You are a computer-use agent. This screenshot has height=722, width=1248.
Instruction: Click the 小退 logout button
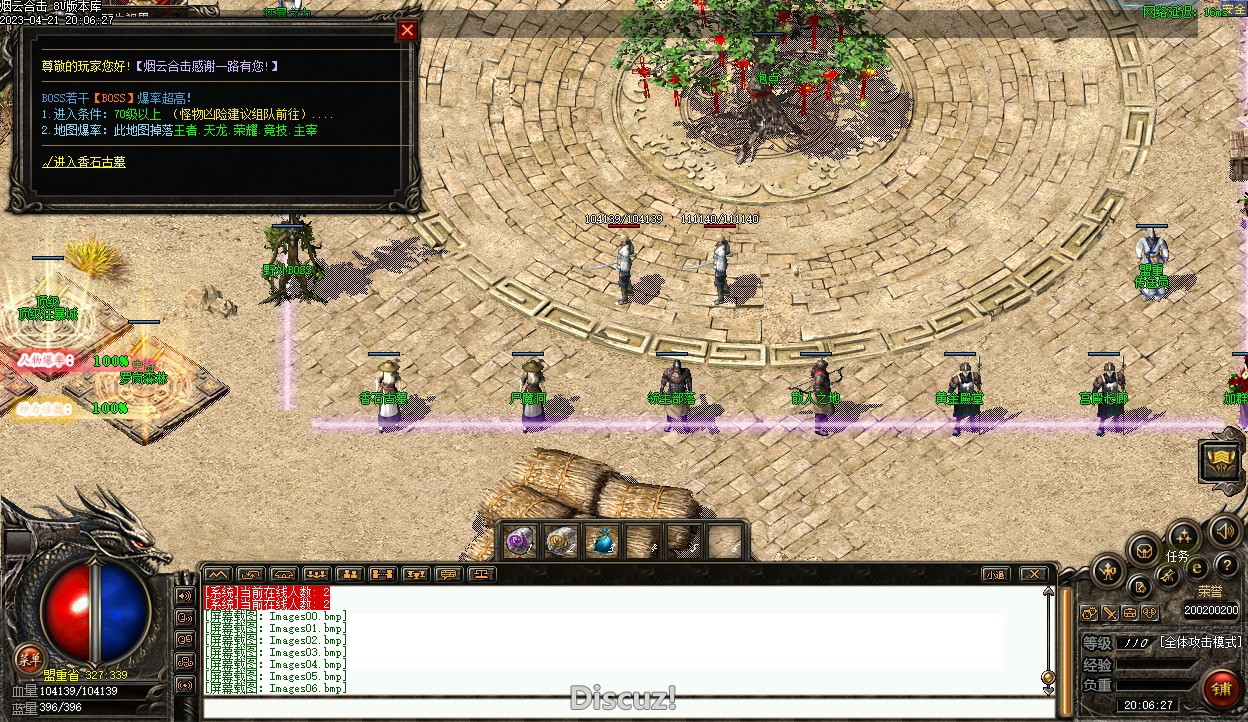click(x=994, y=574)
